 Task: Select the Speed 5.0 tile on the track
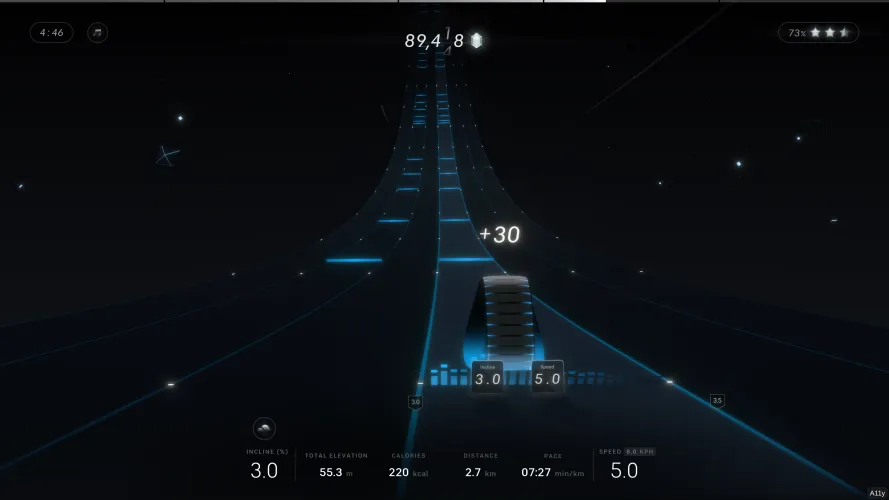[x=547, y=376]
